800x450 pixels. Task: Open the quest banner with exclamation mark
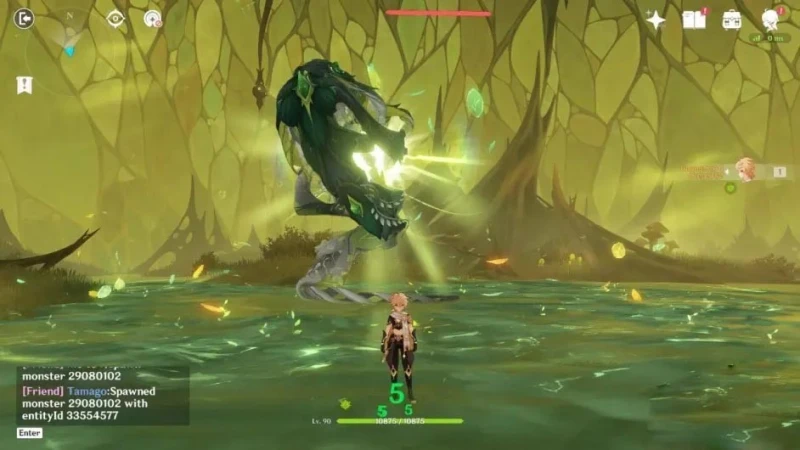pyautogui.click(x=24, y=85)
